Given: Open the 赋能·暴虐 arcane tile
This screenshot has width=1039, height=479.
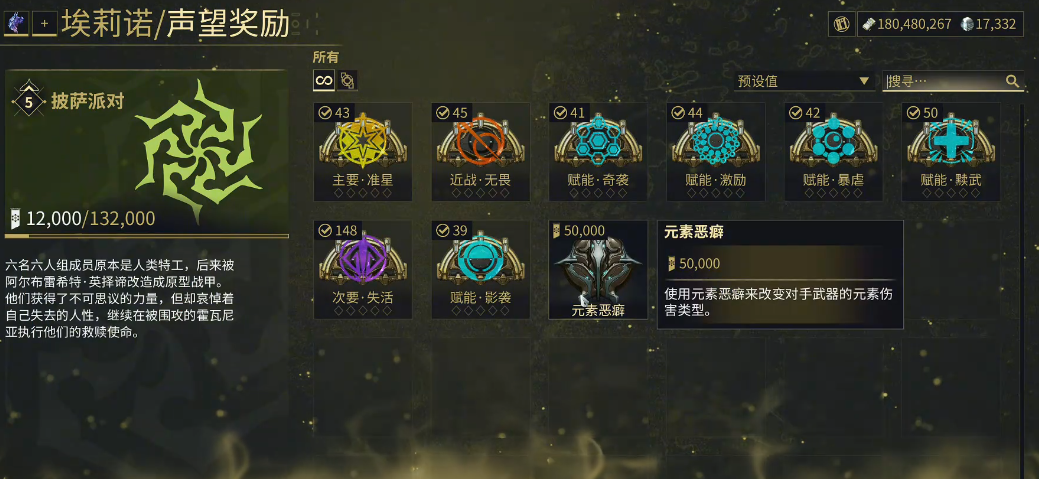Looking at the screenshot, I should (x=834, y=151).
